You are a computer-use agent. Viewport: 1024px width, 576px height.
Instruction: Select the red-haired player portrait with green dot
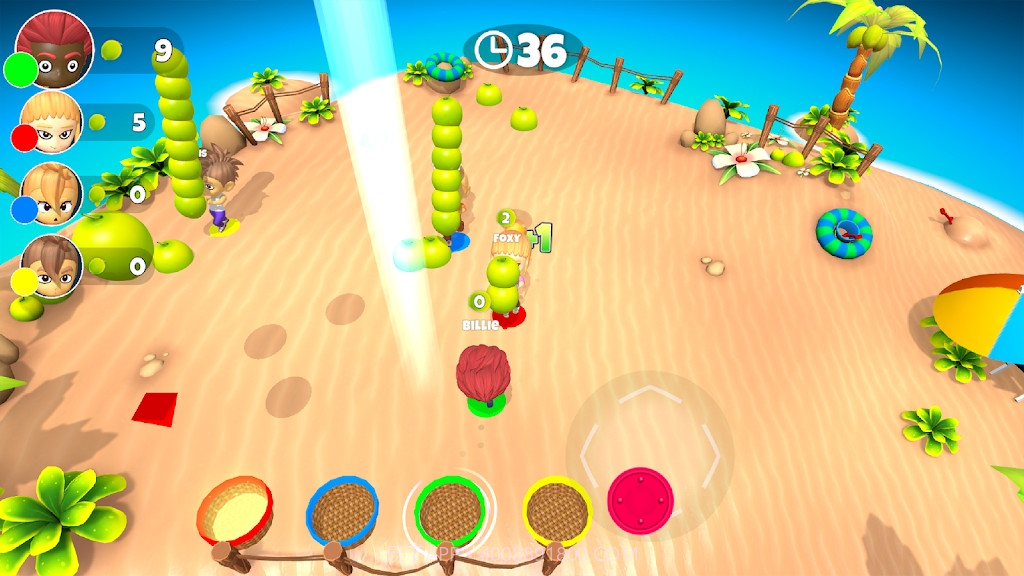click(55, 47)
